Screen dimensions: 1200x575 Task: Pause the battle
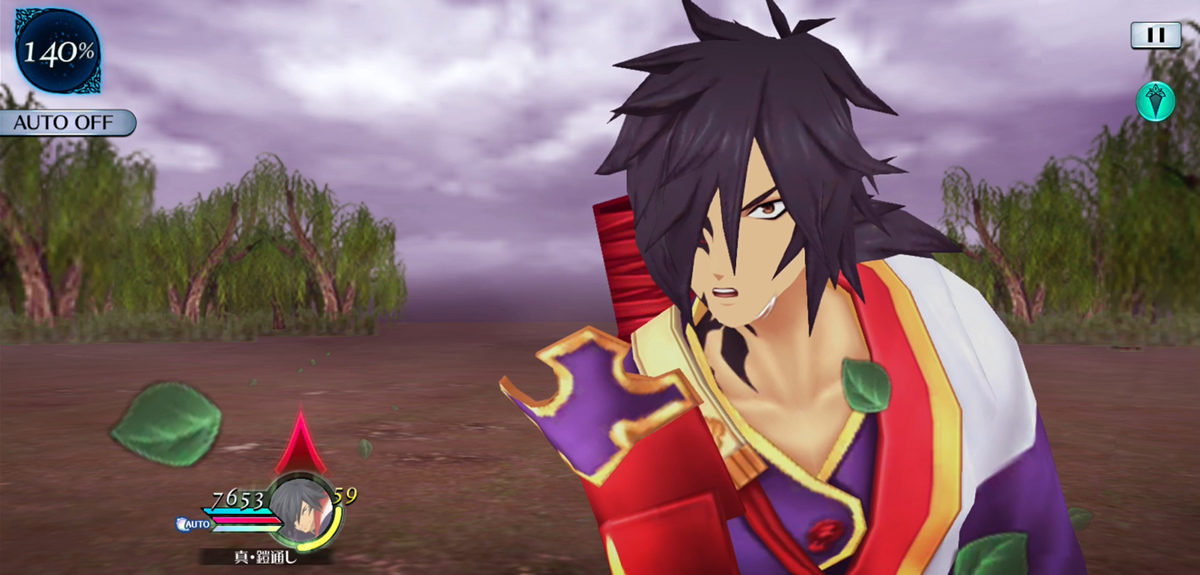(1155, 35)
